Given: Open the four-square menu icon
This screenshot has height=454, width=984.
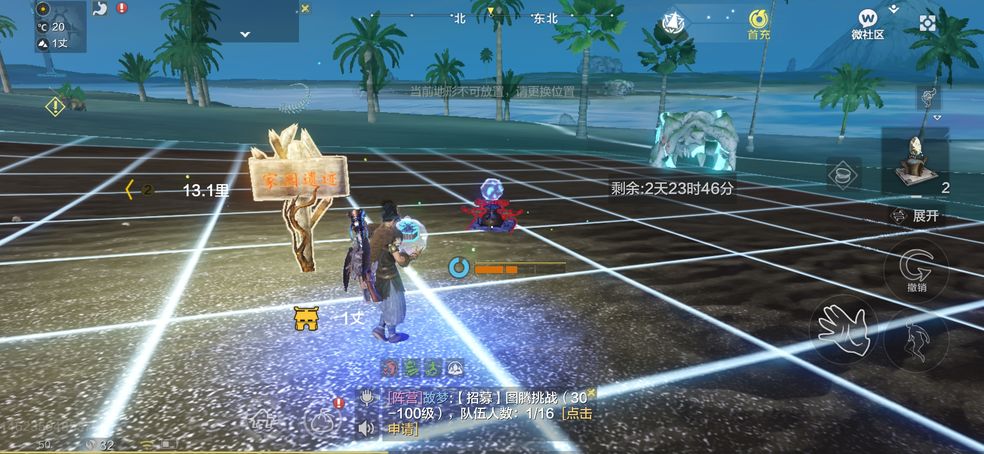Looking at the screenshot, I should tap(928, 22).
